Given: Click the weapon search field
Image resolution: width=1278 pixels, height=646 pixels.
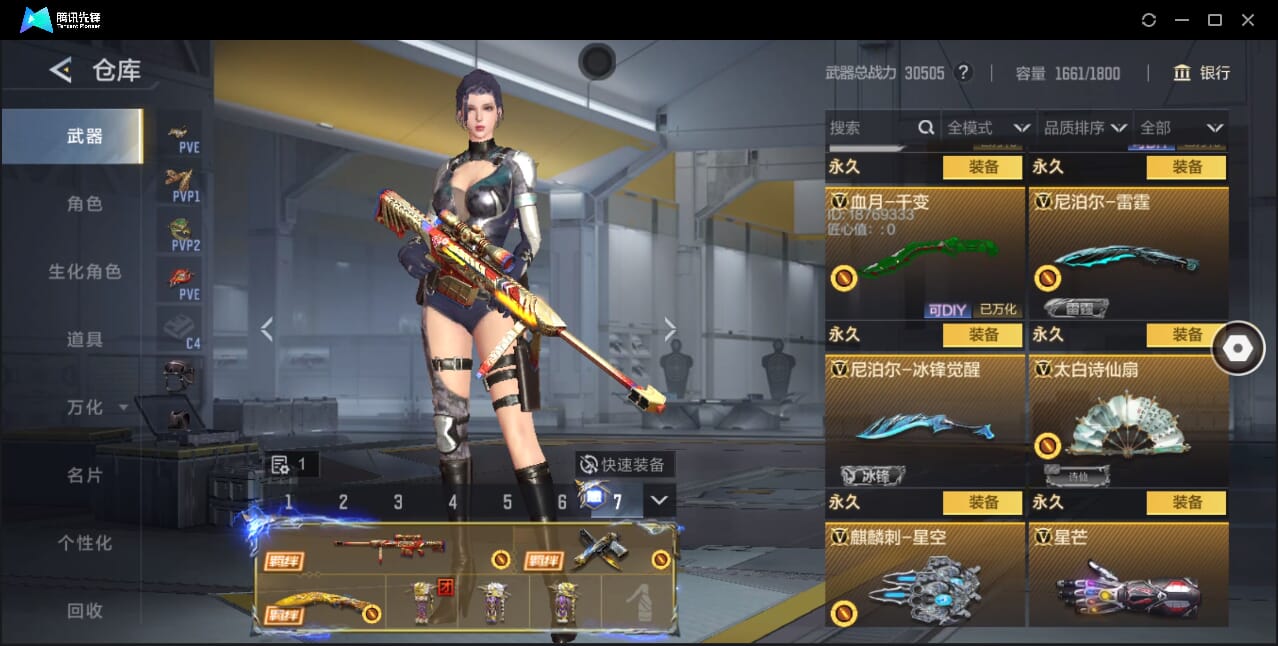Looking at the screenshot, I should pos(870,128).
